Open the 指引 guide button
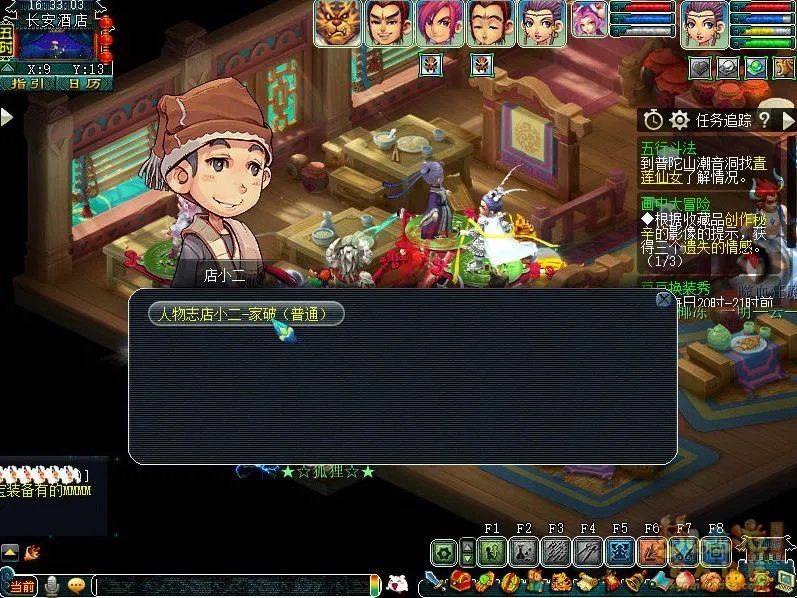Image resolution: width=797 pixels, height=598 pixels. coord(27,84)
